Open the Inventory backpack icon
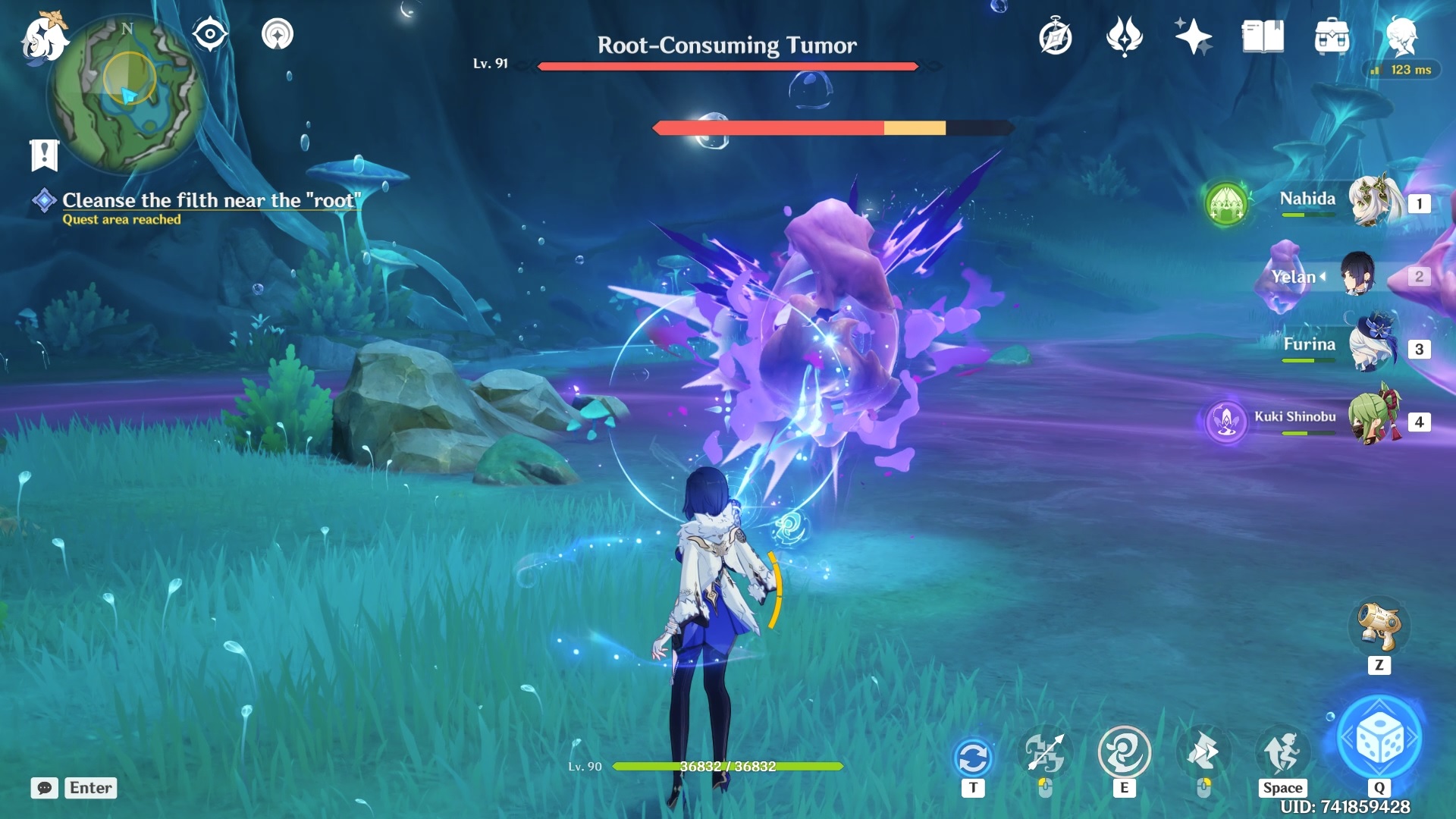This screenshot has height=819, width=1456. 1332,34
